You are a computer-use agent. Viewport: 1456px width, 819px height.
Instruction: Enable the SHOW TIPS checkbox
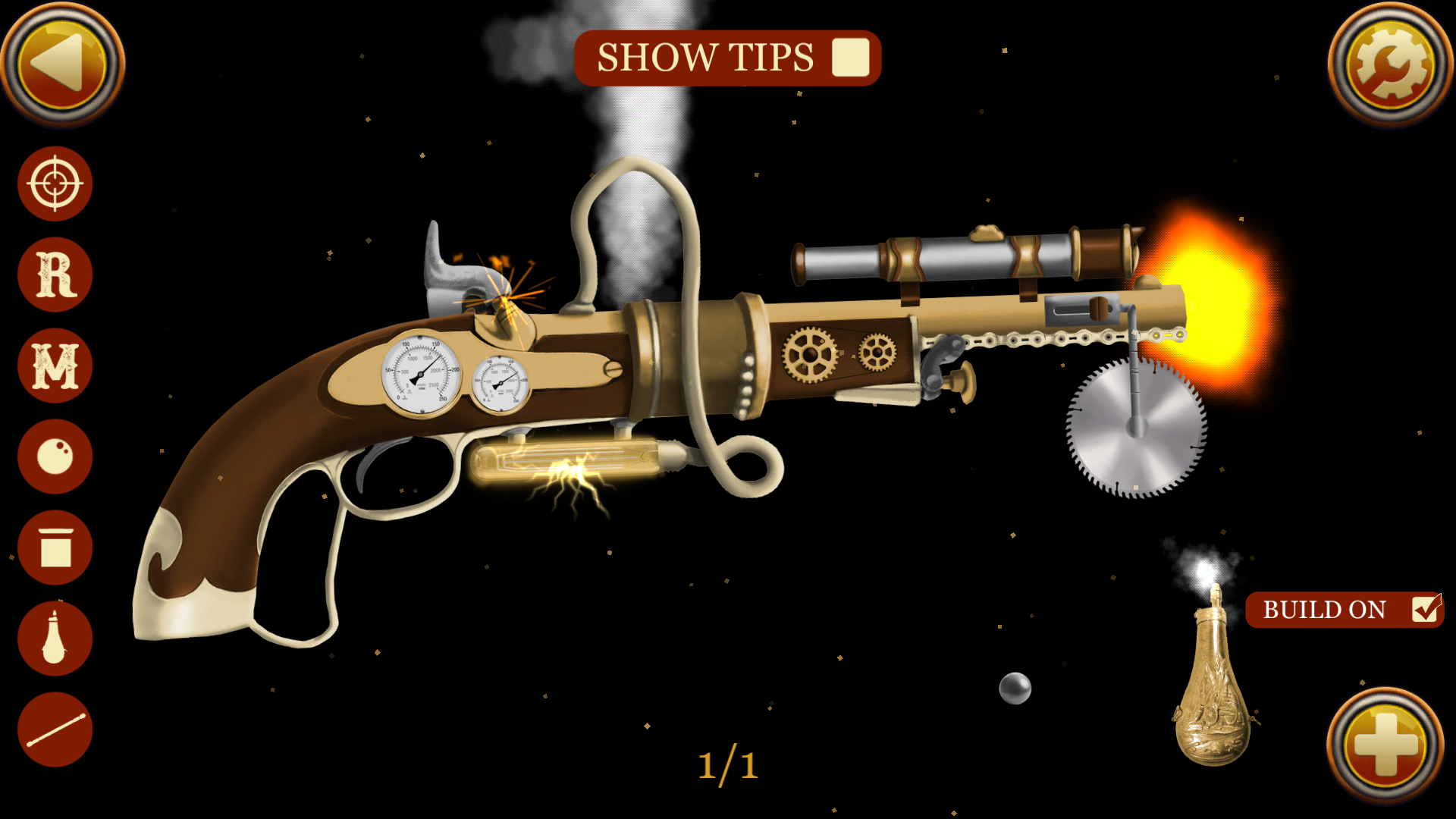(x=850, y=57)
